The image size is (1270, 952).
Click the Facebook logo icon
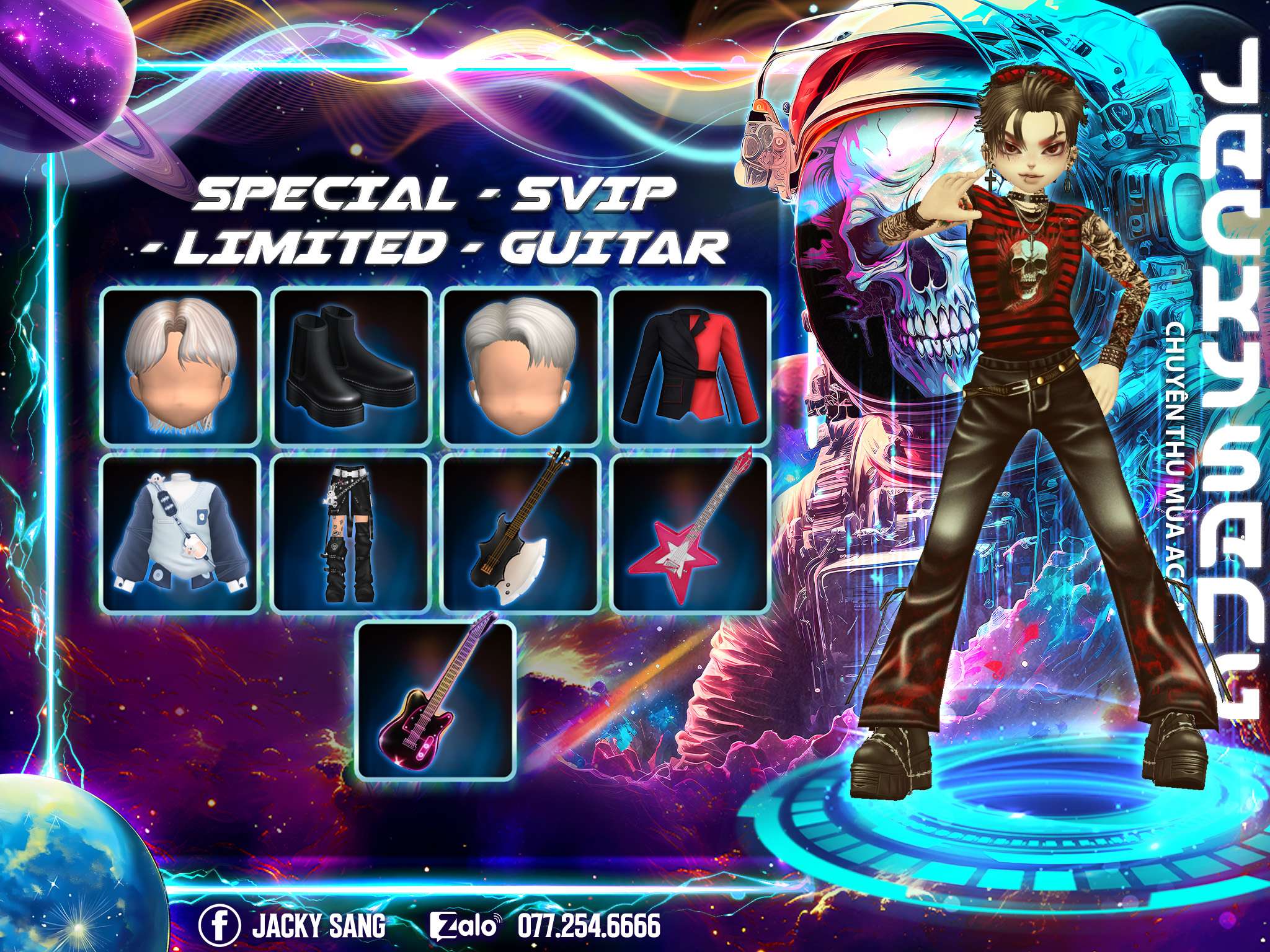point(220,926)
